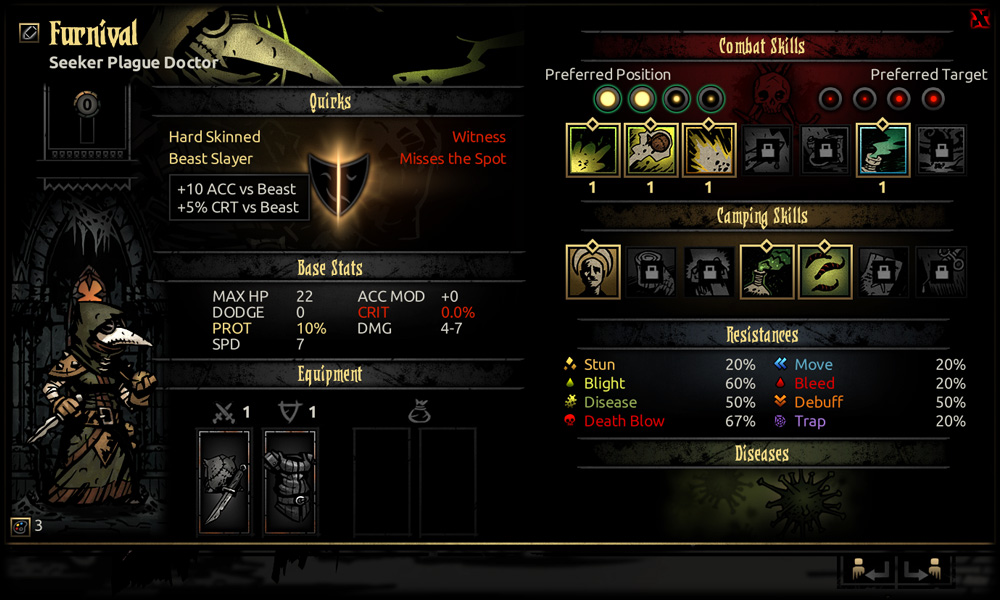Click the Beast Slayer quirk
This screenshot has width=1000, height=600.
point(211,158)
